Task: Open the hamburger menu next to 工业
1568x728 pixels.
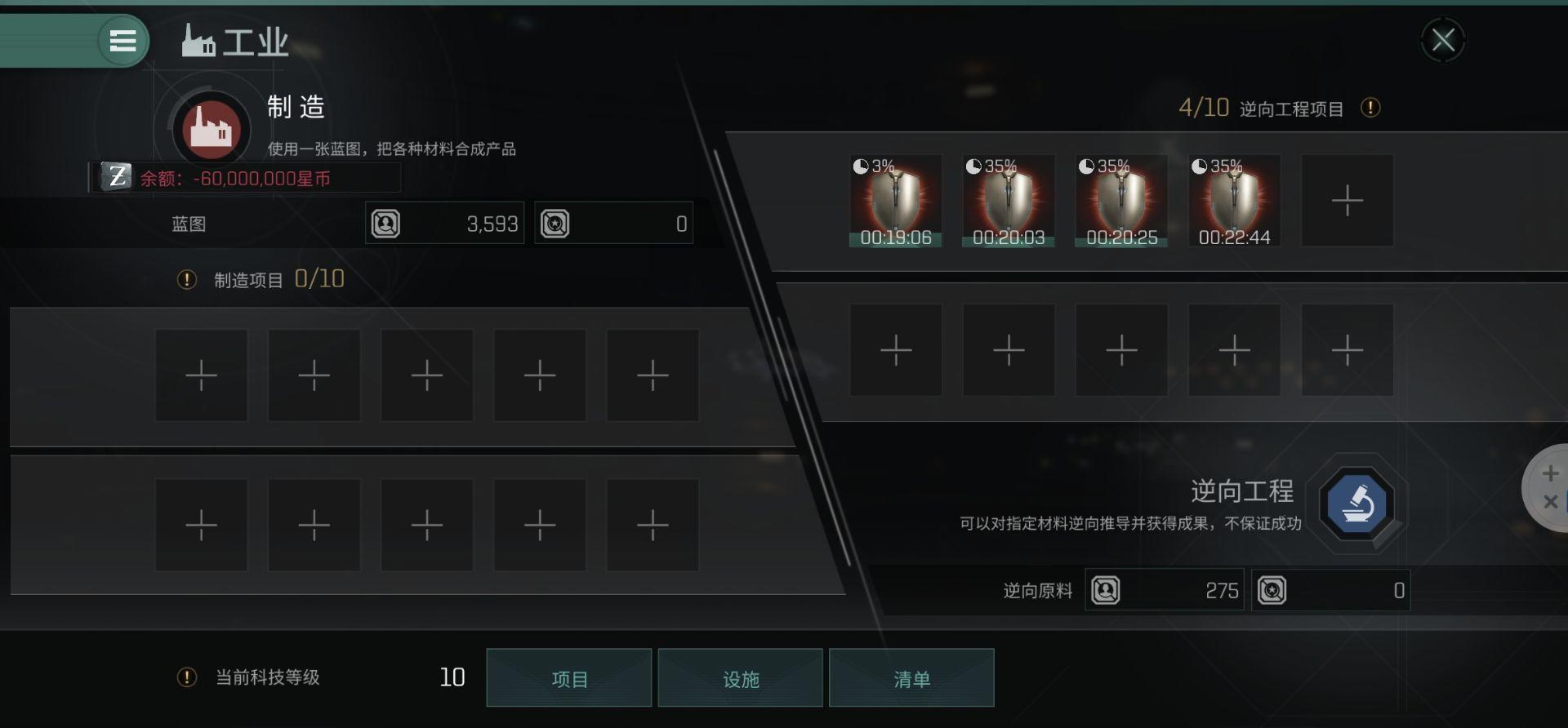Action: coord(122,41)
